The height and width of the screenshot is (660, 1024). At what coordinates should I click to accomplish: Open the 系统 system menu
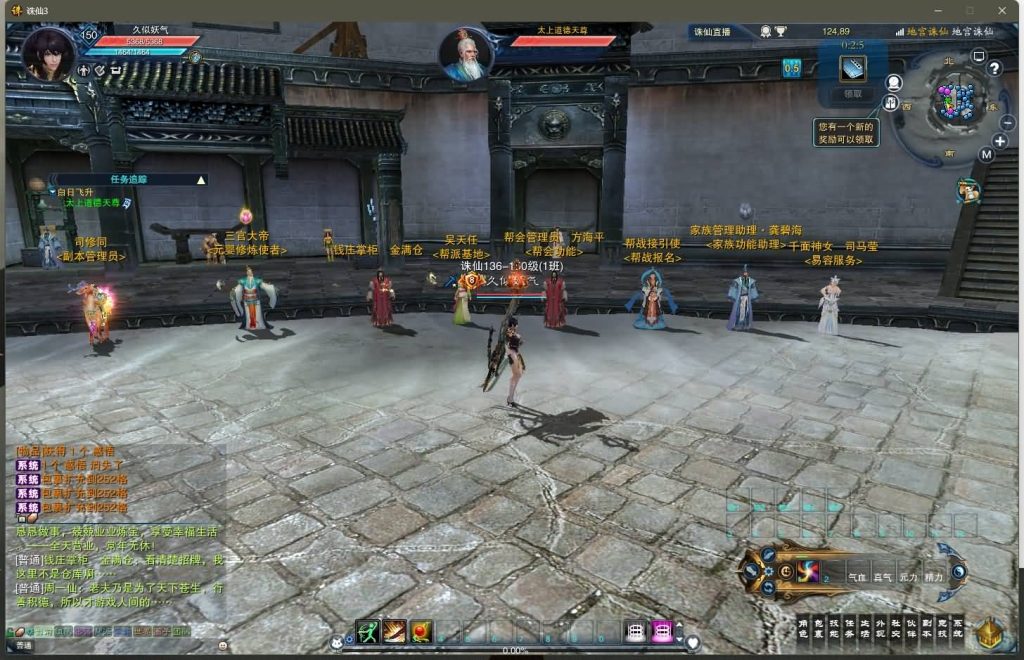pyautogui.click(x=957, y=628)
